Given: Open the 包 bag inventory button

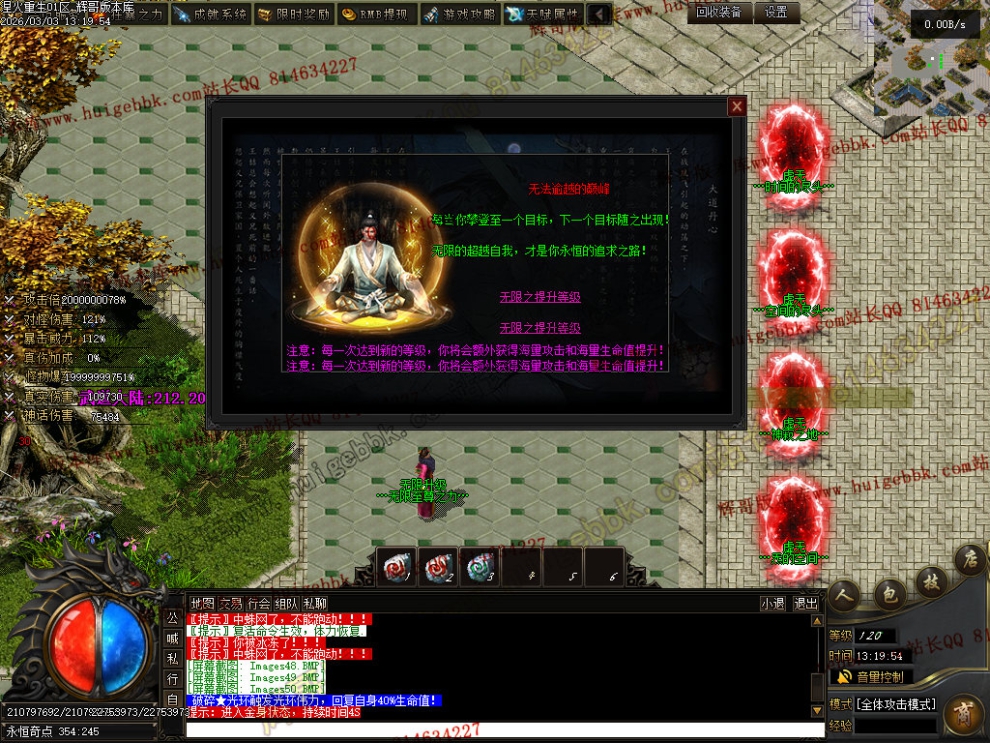Looking at the screenshot, I should click(888, 594).
